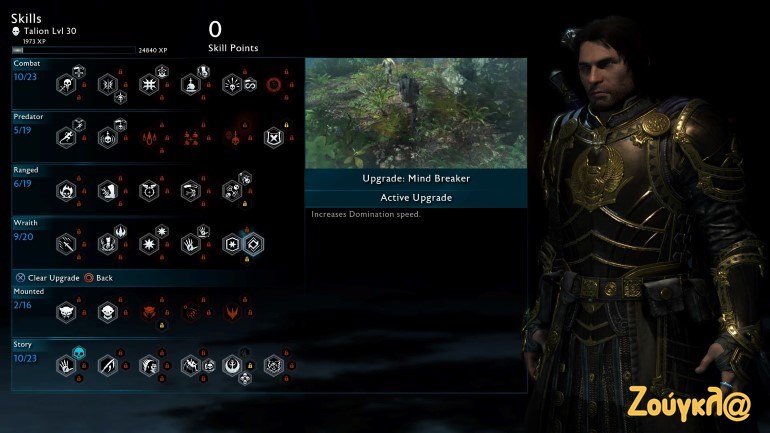Select the highlighted Mind Breaker upgrade icon
This screenshot has height=433, width=770.
click(x=254, y=242)
